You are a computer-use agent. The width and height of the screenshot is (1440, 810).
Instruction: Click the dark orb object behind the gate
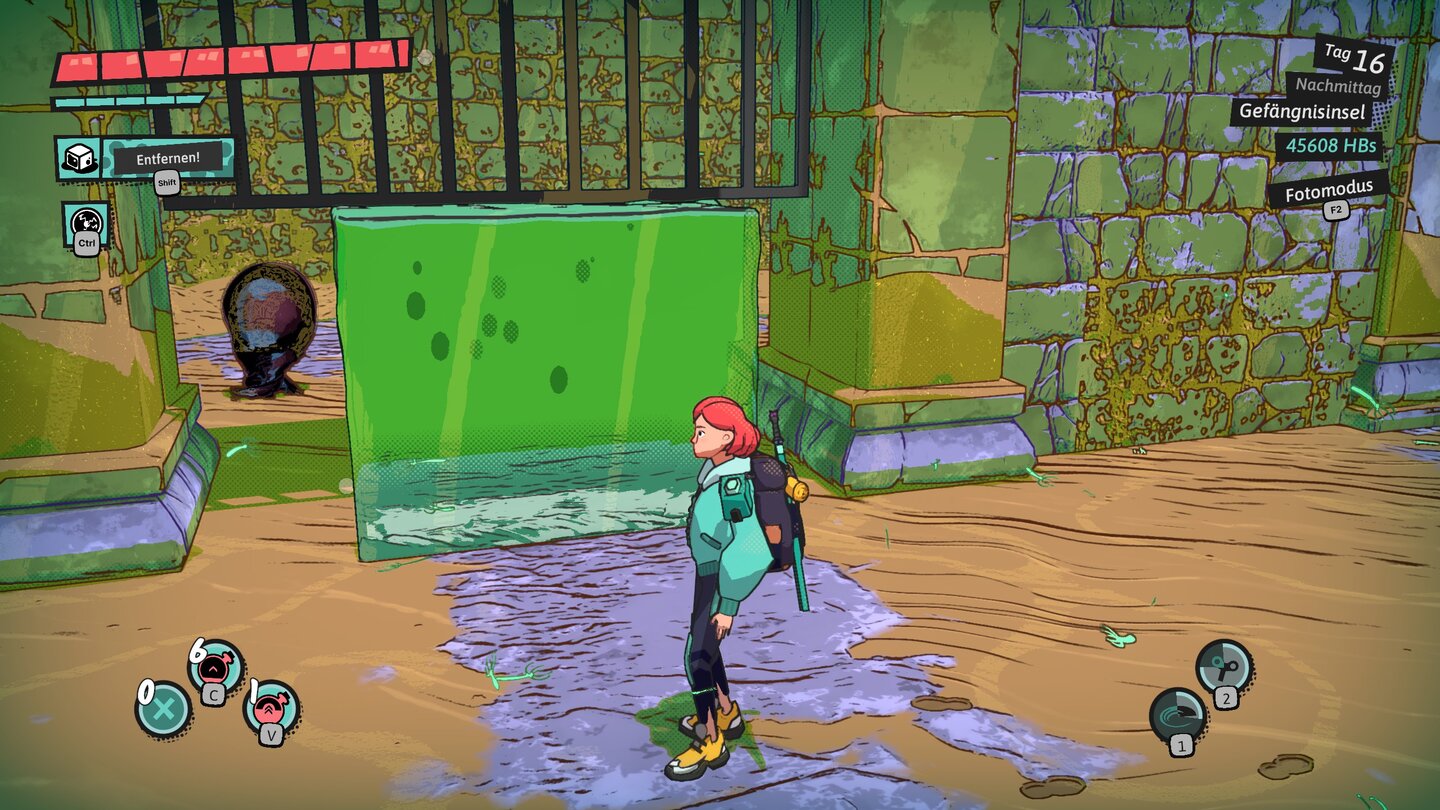tap(268, 320)
